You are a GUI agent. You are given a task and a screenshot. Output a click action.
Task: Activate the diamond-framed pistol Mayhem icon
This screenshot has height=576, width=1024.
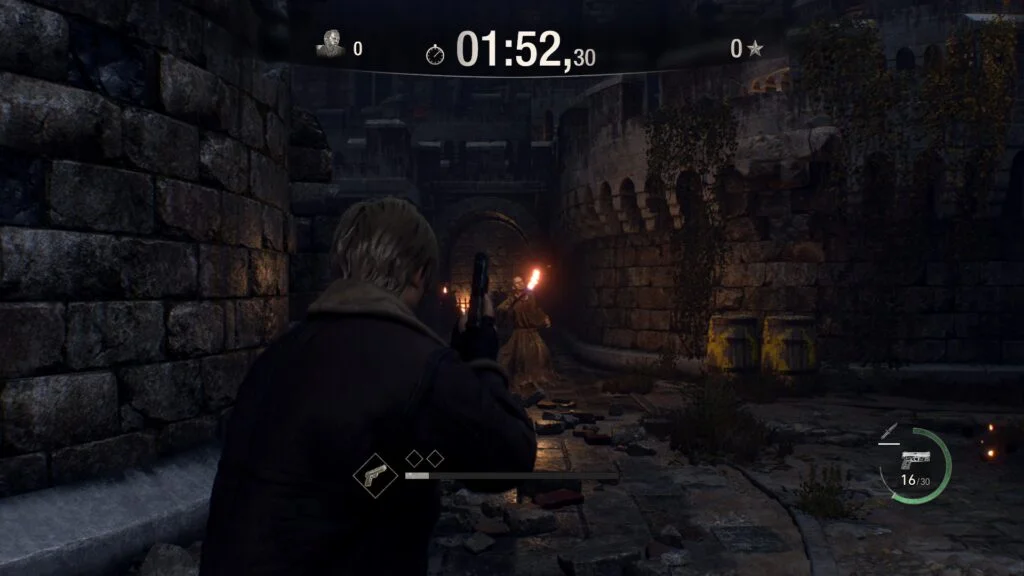pyautogui.click(x=374, y=473)
